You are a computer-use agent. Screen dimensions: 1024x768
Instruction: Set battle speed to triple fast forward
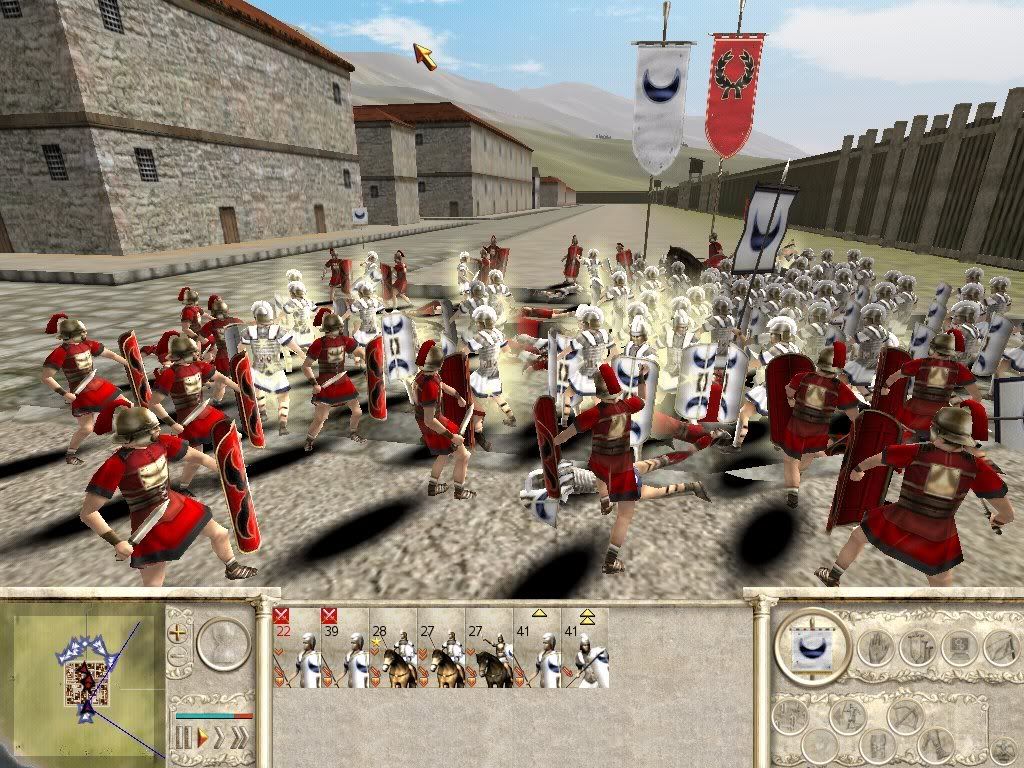[x=240, y=739]
